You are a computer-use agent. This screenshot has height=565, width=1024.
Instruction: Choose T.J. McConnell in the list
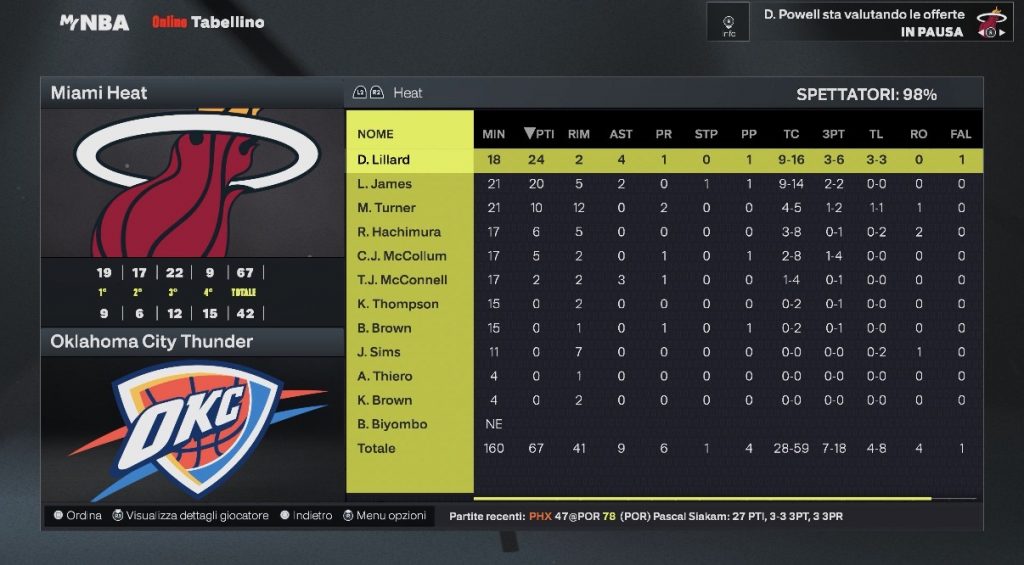coord(402,280)
